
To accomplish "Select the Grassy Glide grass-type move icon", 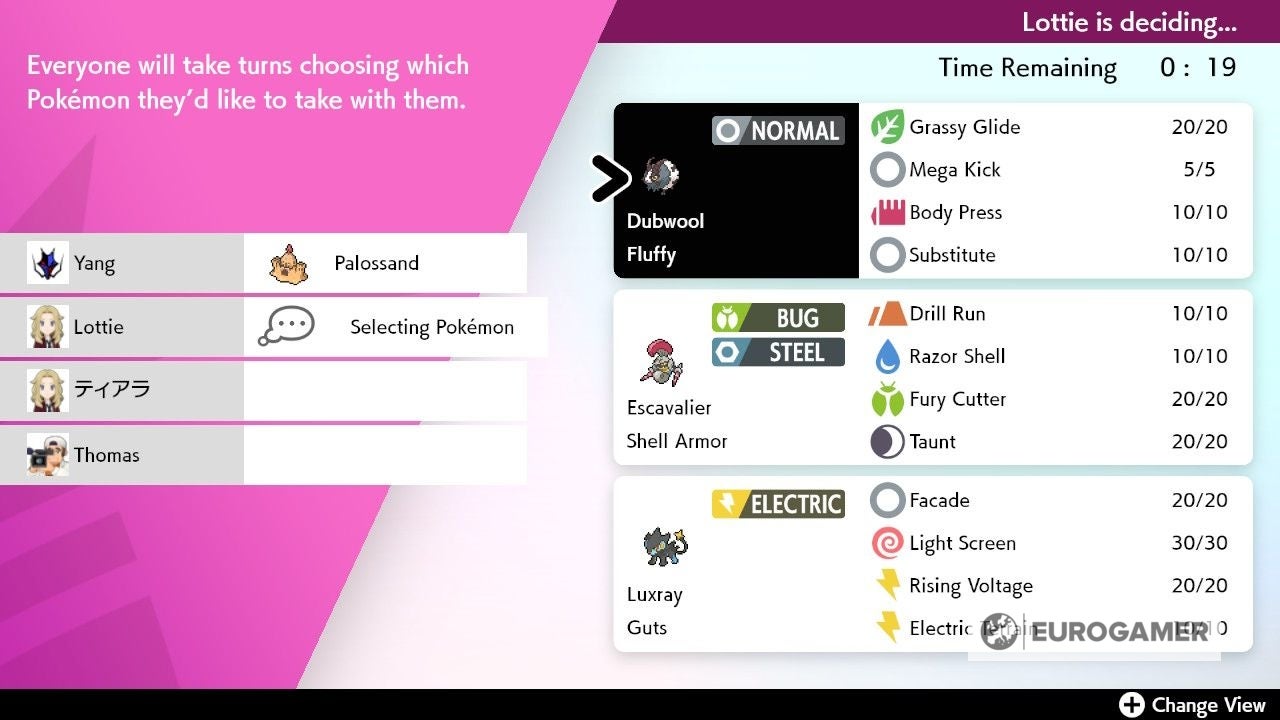I will coord(889,127).
